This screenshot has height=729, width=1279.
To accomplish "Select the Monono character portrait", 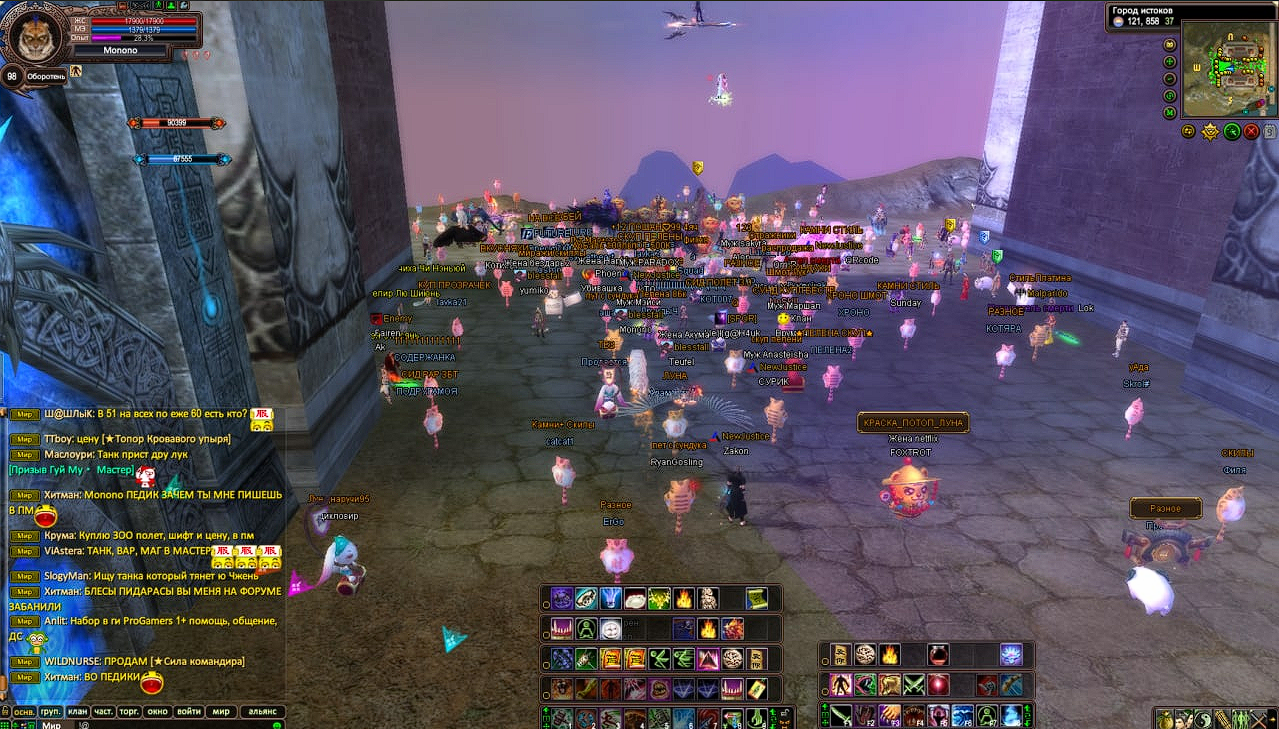I will pos(38,37).
